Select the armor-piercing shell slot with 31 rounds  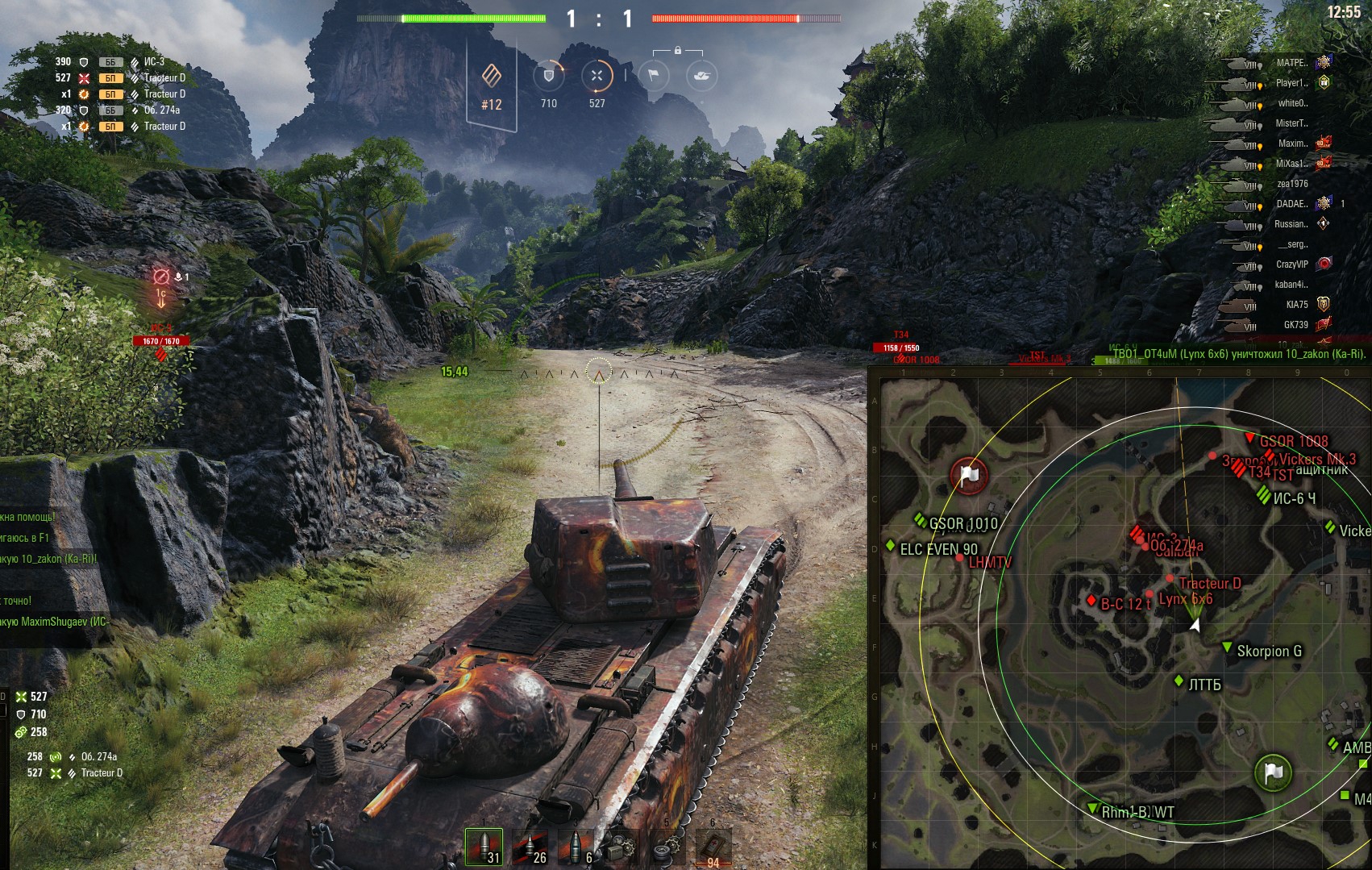(484, 847)
